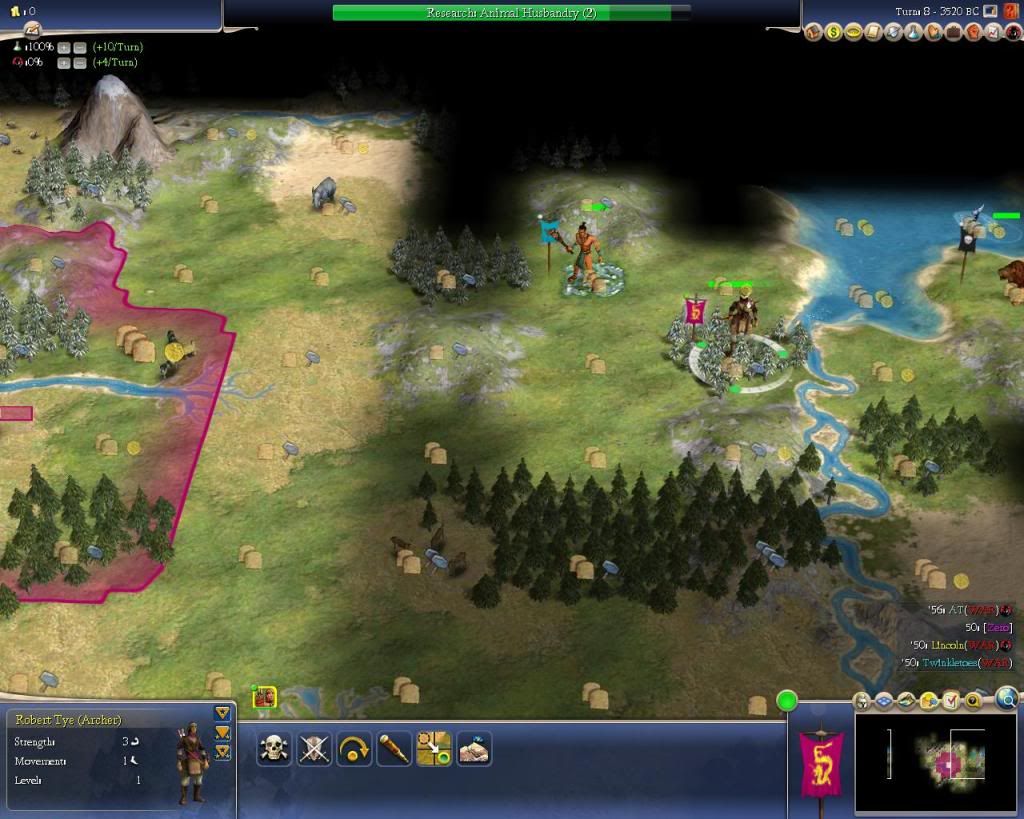
Task: Open the globe view magnifier button
Action: (x=1007, y=698)
